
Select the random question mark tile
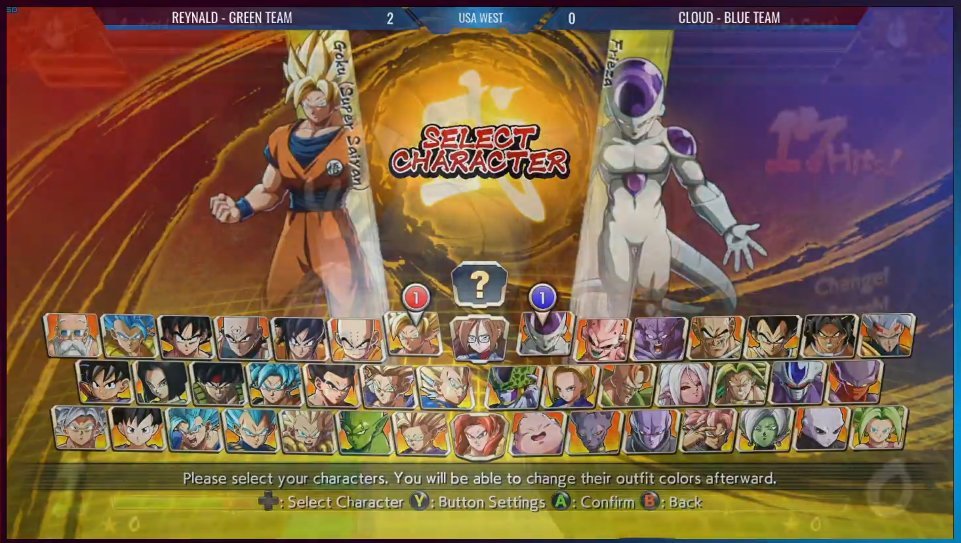tap(480, 284)
